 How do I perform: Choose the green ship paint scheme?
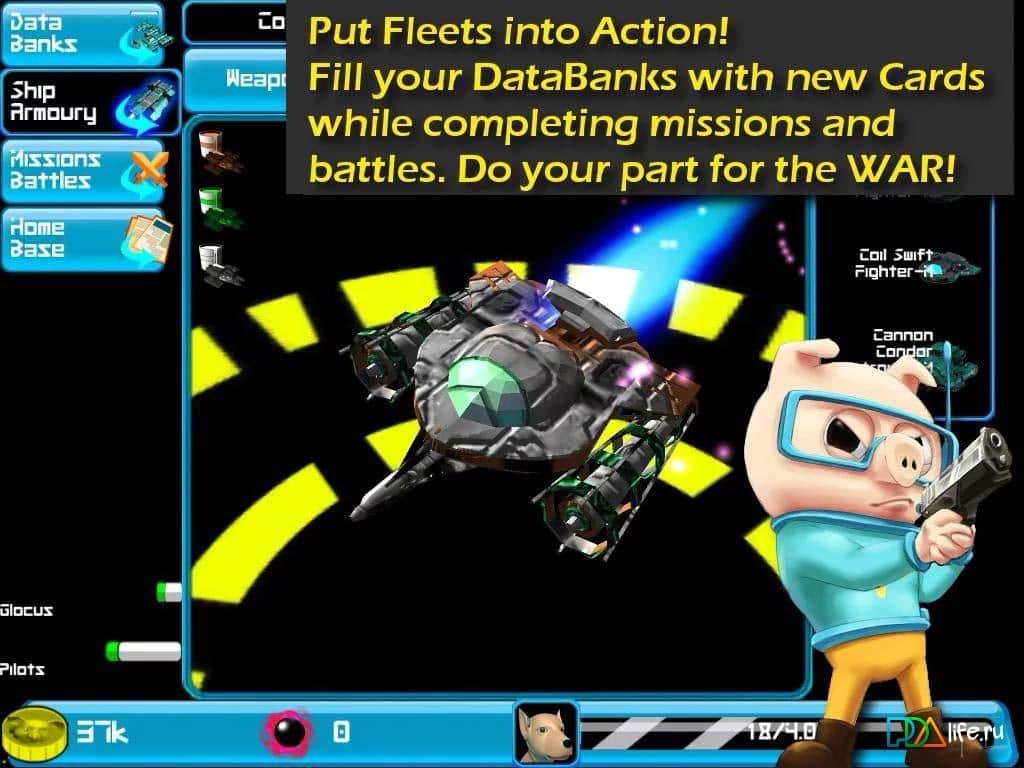219,208
